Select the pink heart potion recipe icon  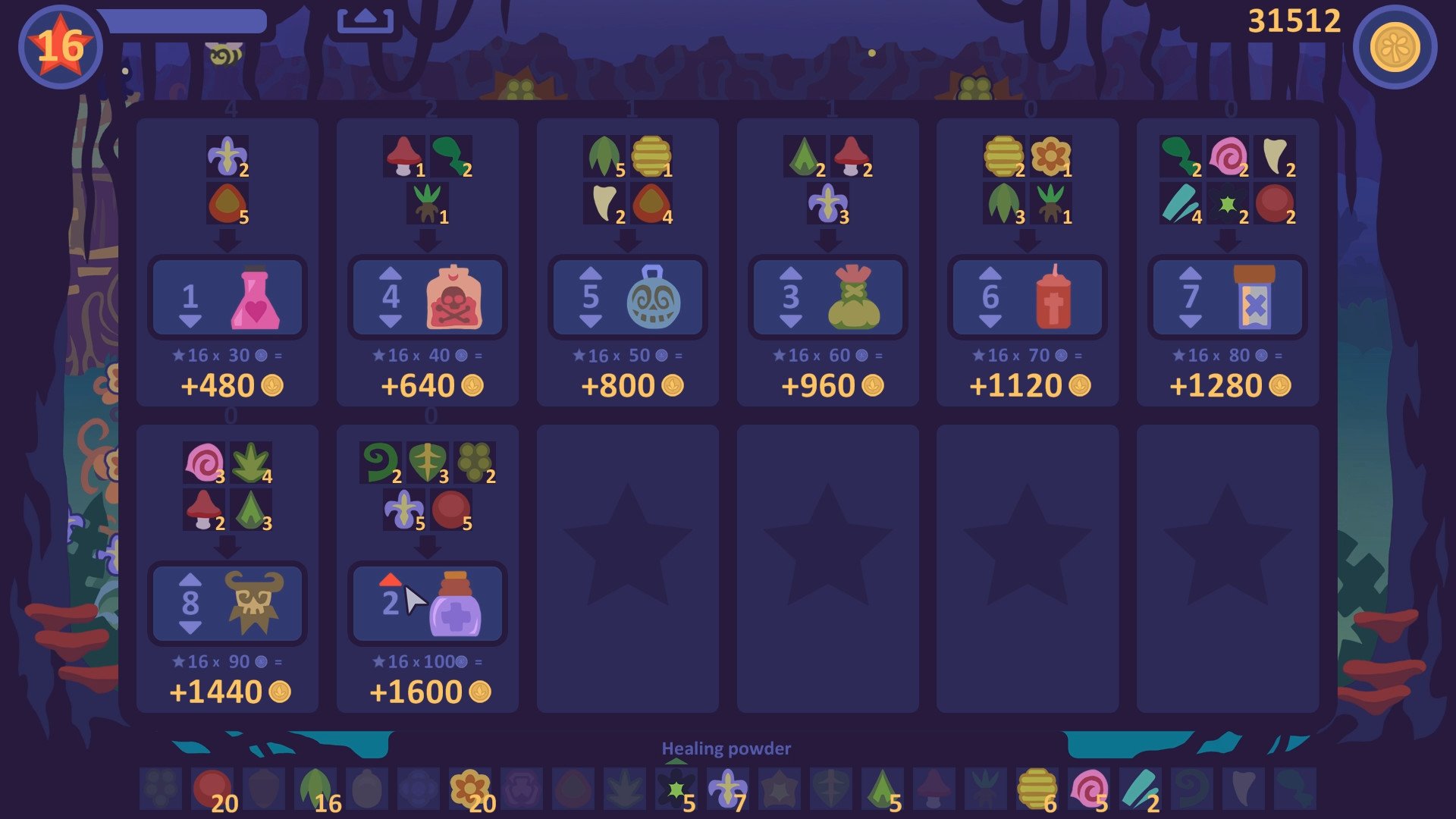pos(255,297)
